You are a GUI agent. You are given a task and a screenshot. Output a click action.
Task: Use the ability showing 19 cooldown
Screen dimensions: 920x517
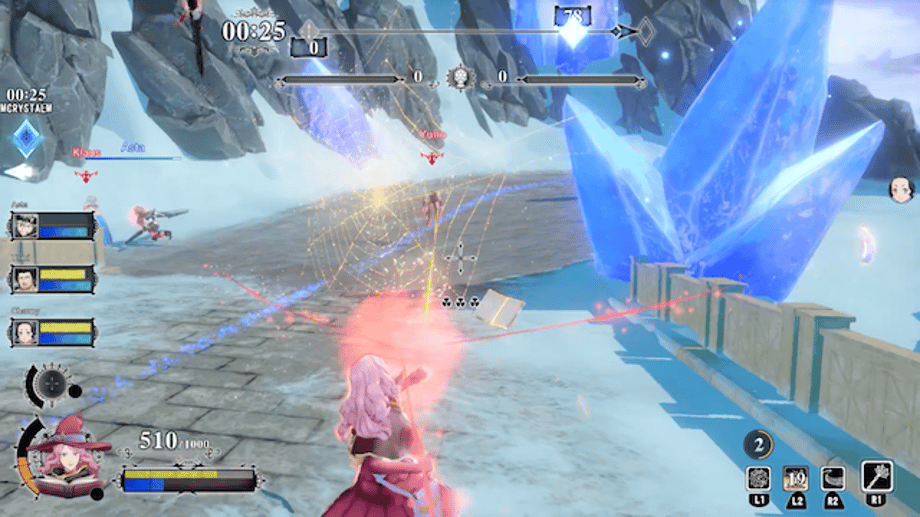click(x=797, y=477)
